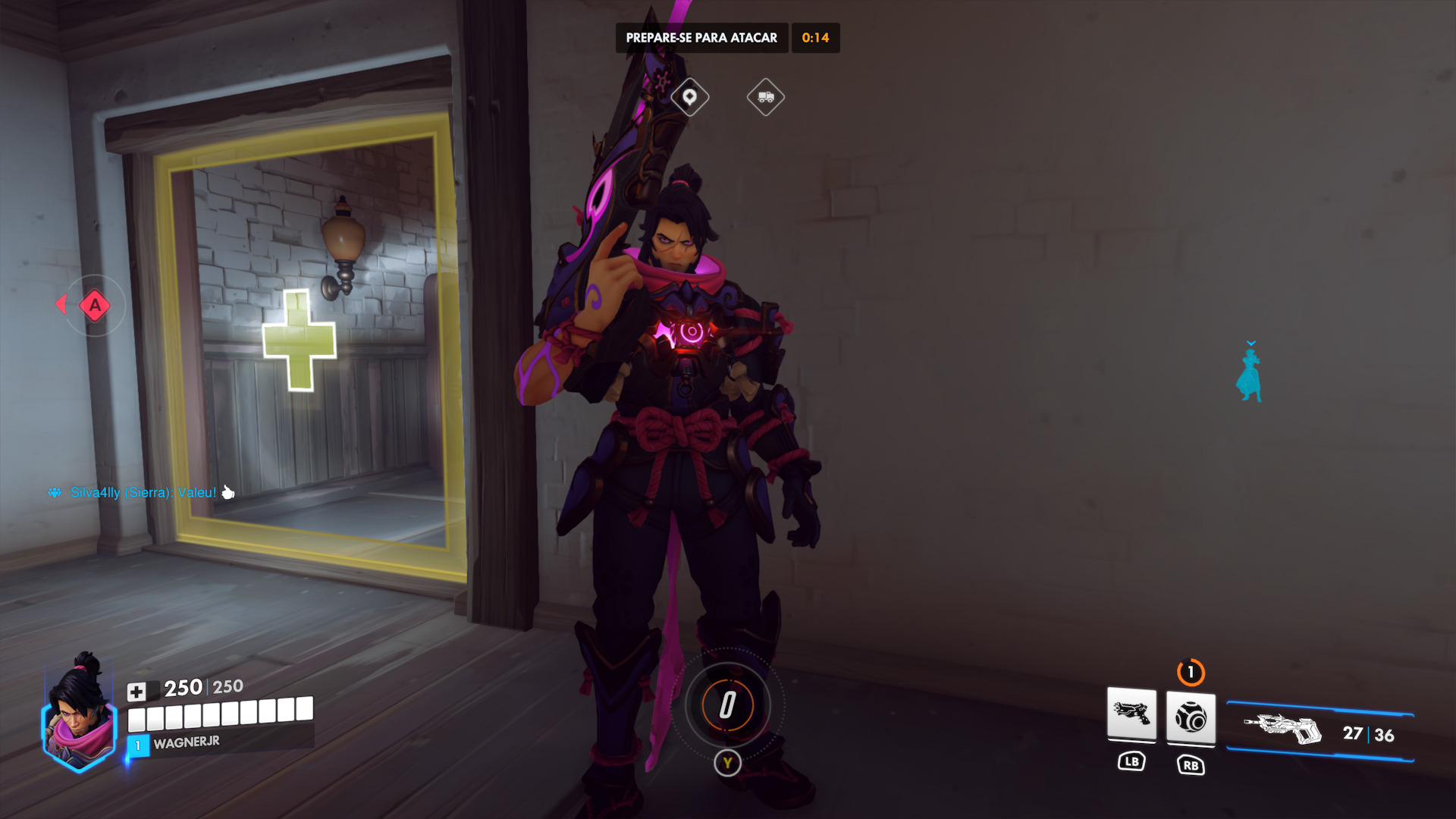1456x819 pixels.
Task: Click the red objective A marker
Action: click(95, 306)
